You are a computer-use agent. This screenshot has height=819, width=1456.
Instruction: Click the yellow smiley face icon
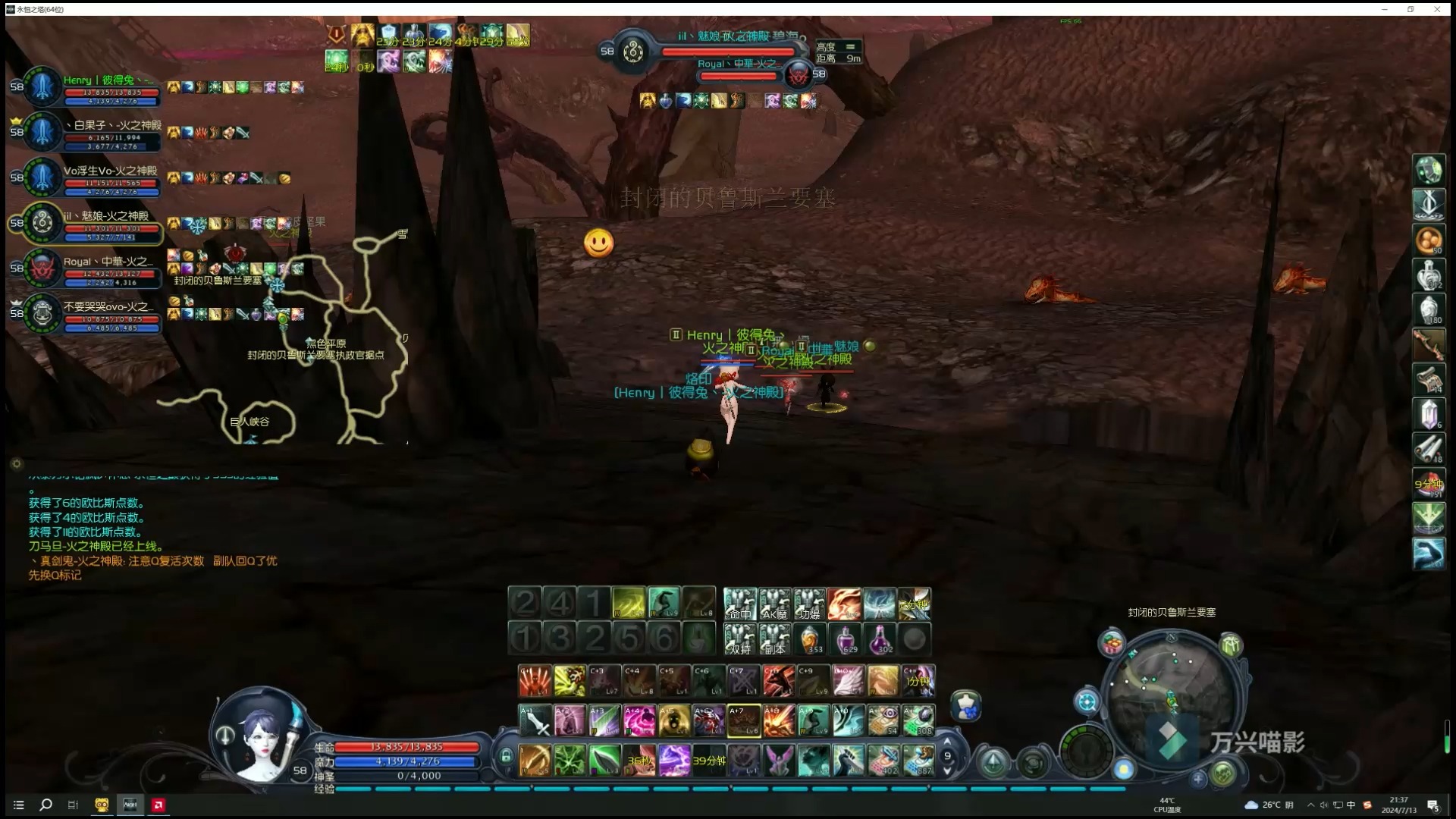click(x=598, y=243)
